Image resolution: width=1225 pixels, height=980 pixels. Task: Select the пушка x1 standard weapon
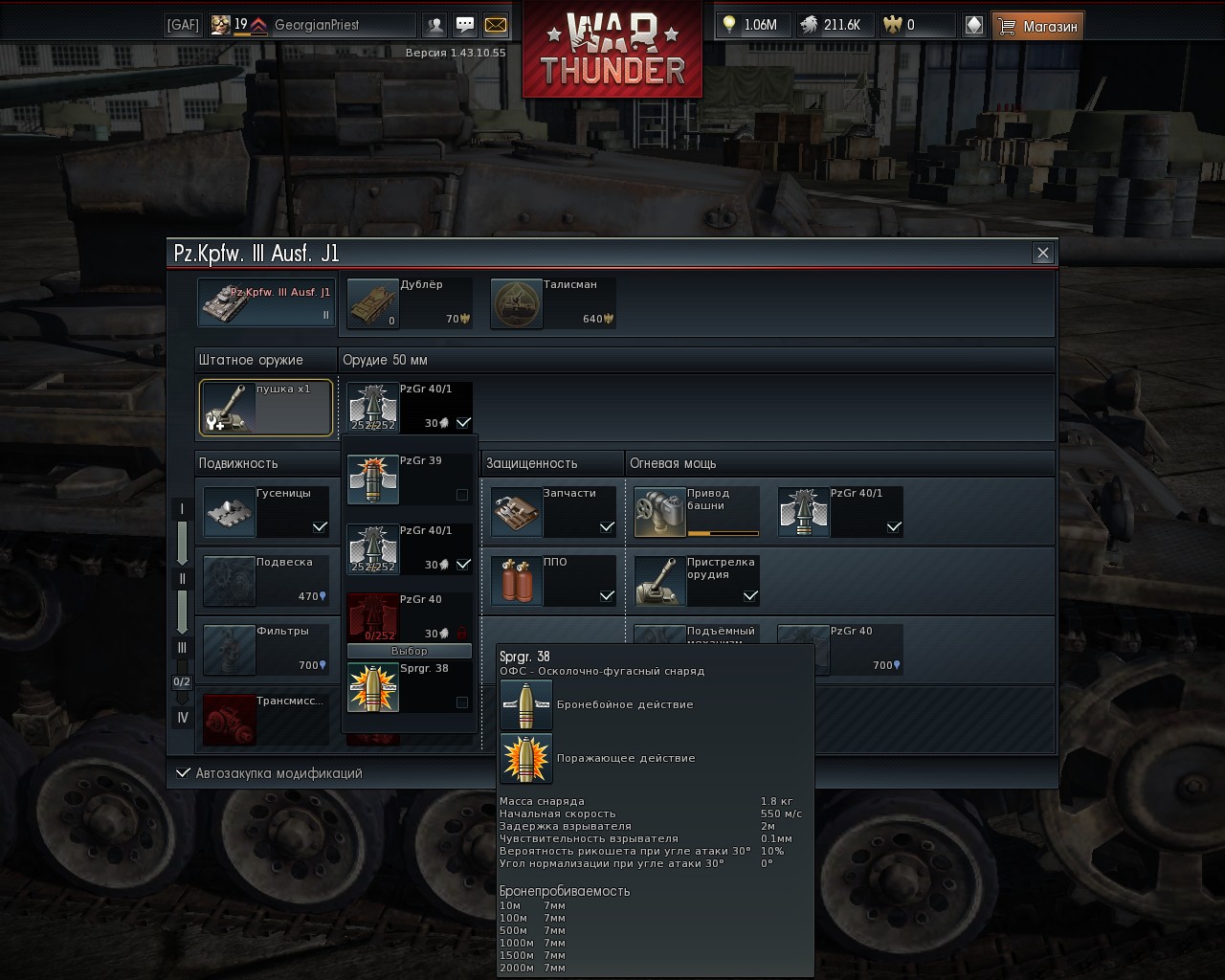[265, 408]
